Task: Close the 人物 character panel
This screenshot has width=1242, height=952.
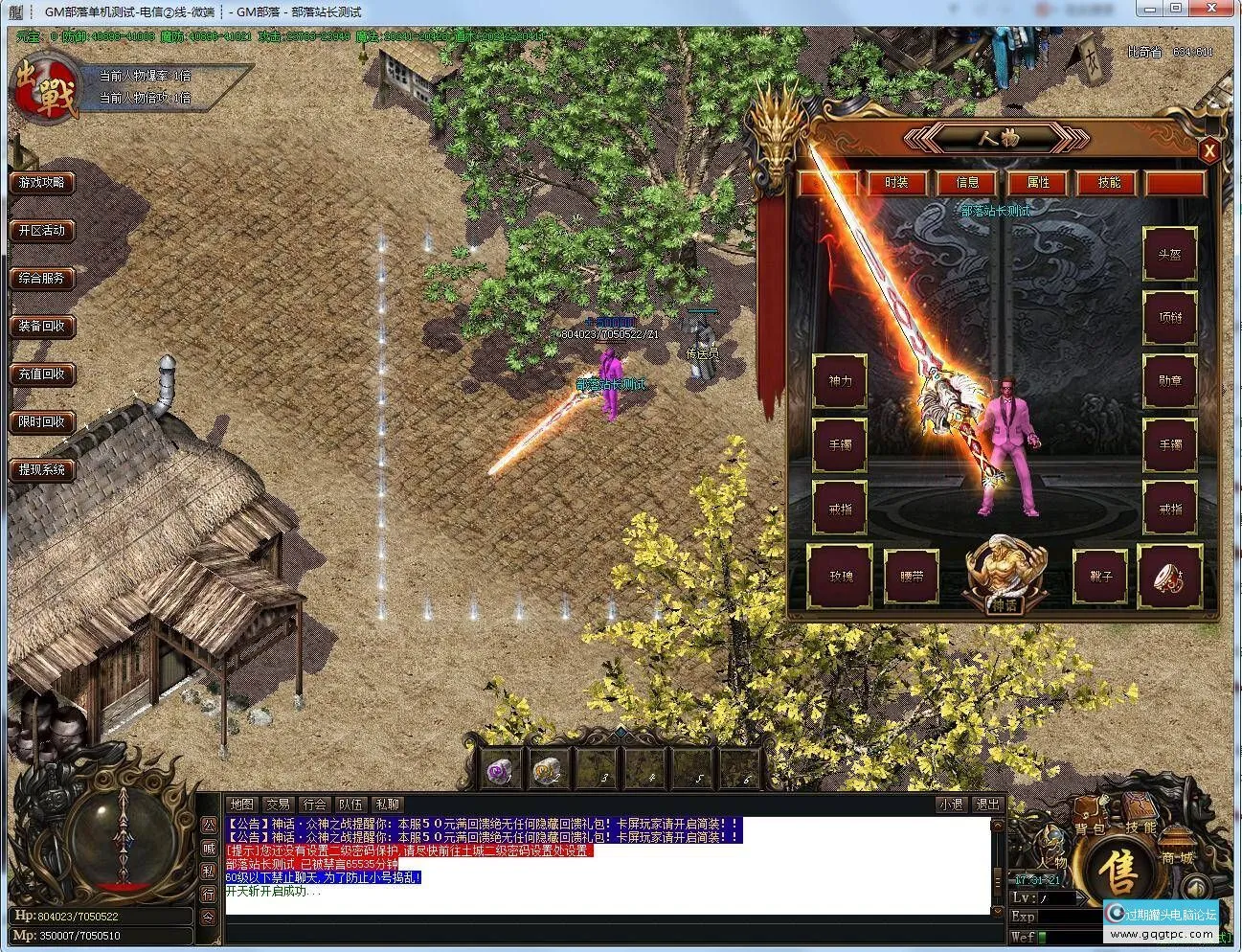Action: point(1209,150)
